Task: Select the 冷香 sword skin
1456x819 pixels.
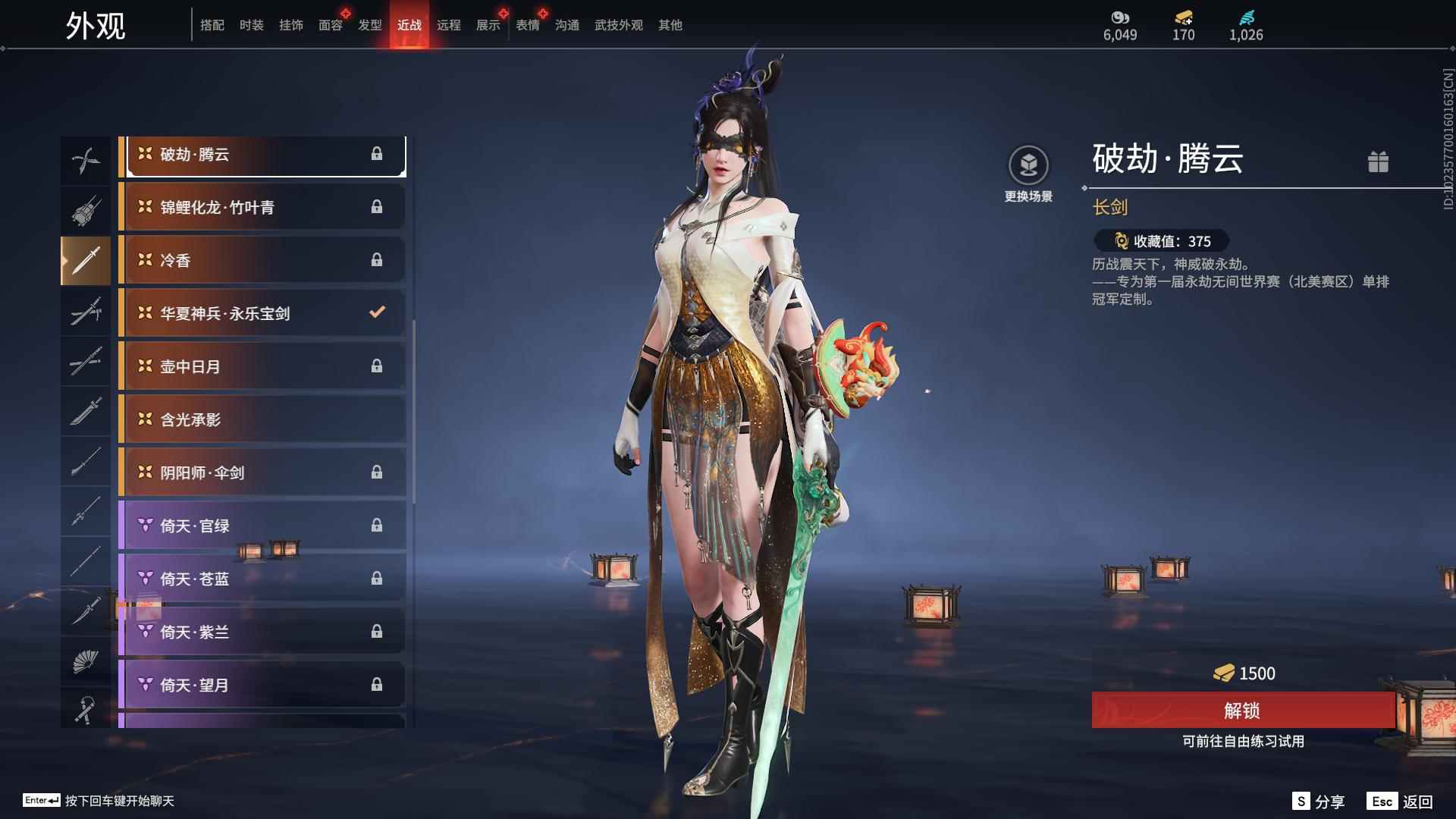Action: coord(262,259)
